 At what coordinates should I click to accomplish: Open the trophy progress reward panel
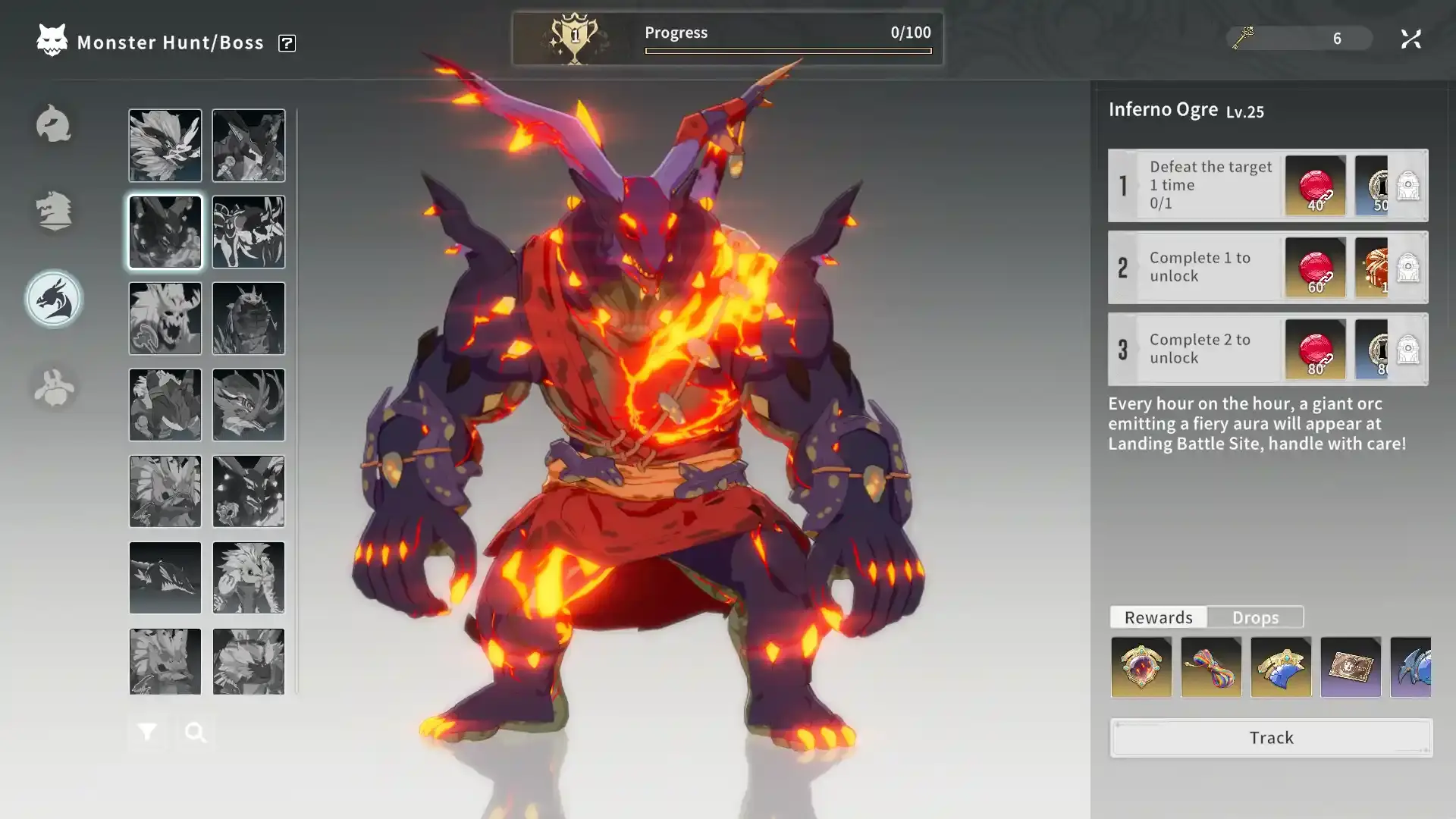coord(575,38)
